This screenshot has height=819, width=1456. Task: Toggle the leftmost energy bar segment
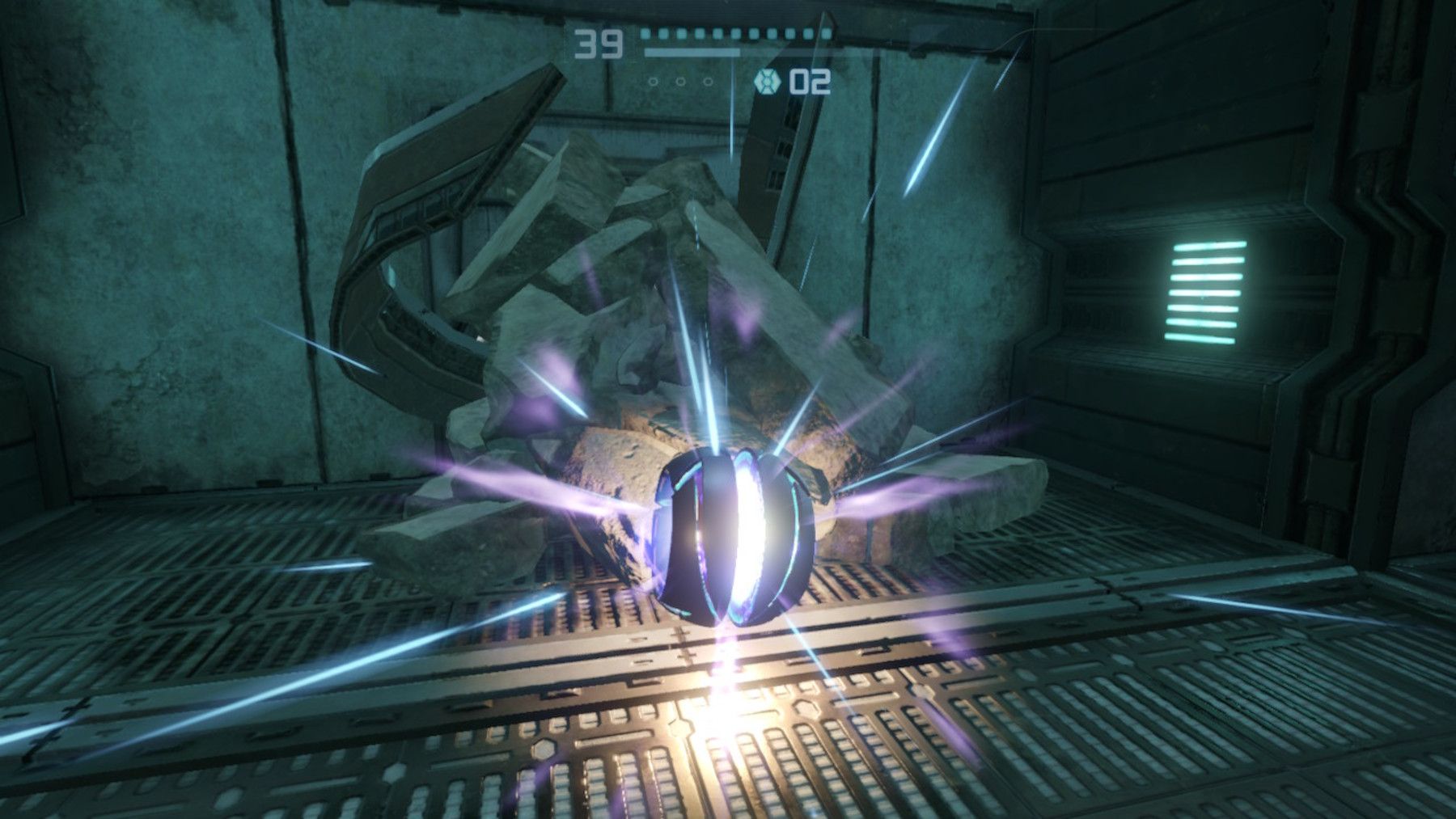645,34
